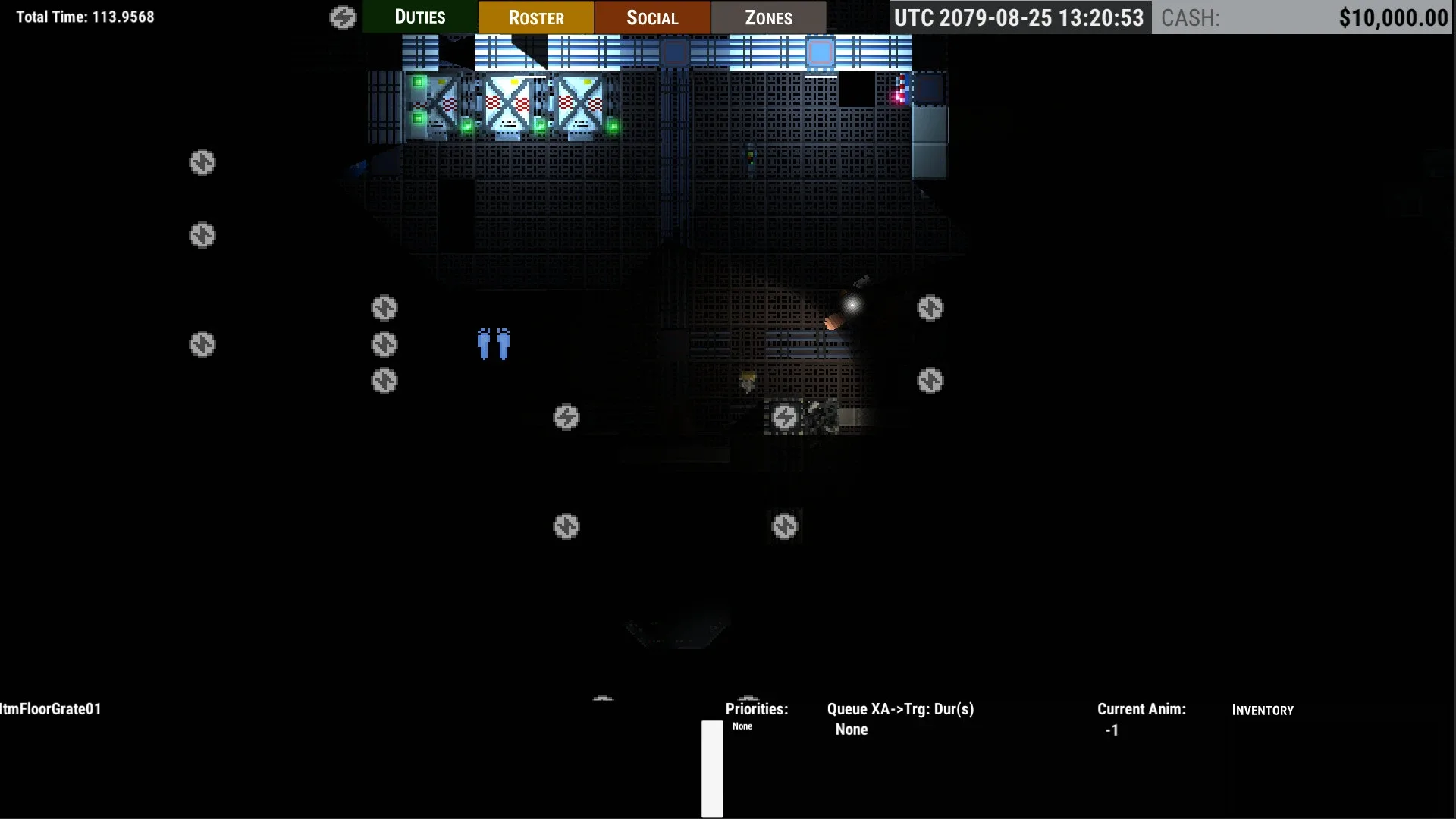Toggle the middle power icon of the vertical trio
Image resolution: width=1456 pixels, height=819 pixels.
pos(384,345)
